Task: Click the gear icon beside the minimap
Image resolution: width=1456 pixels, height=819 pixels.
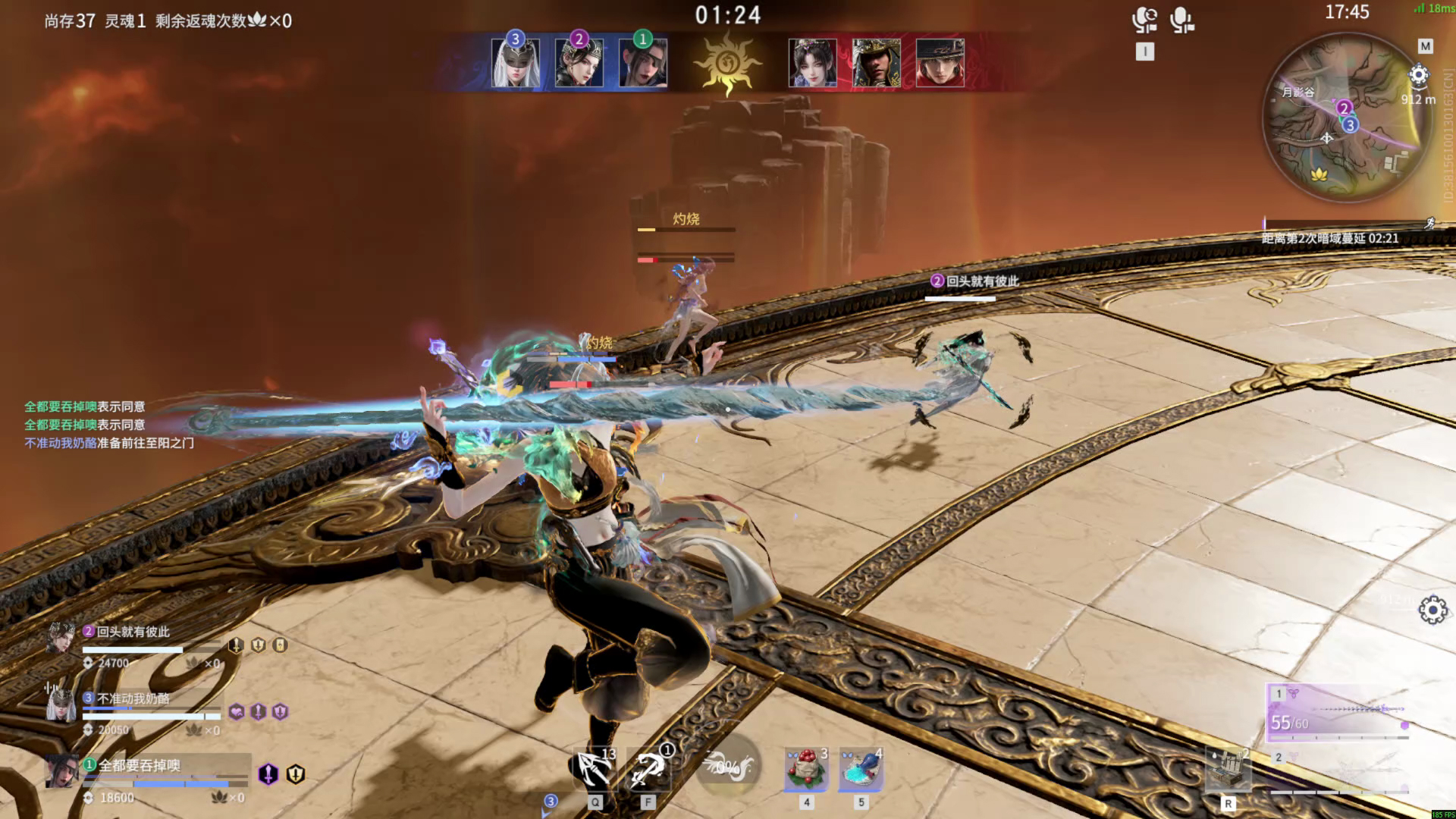Action: tap(1418, 75)
